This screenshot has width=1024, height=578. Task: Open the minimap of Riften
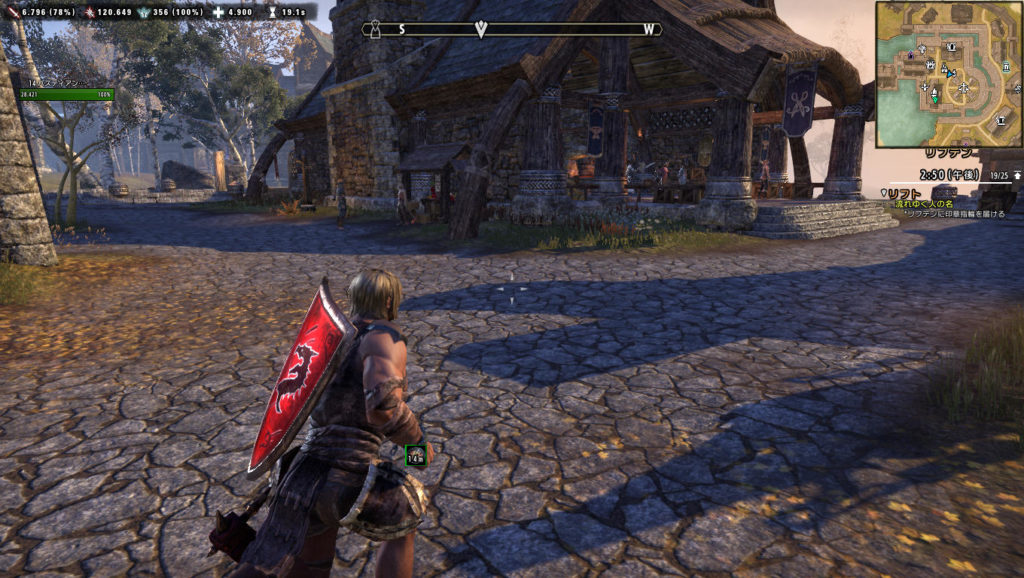(x=948, y=74)
